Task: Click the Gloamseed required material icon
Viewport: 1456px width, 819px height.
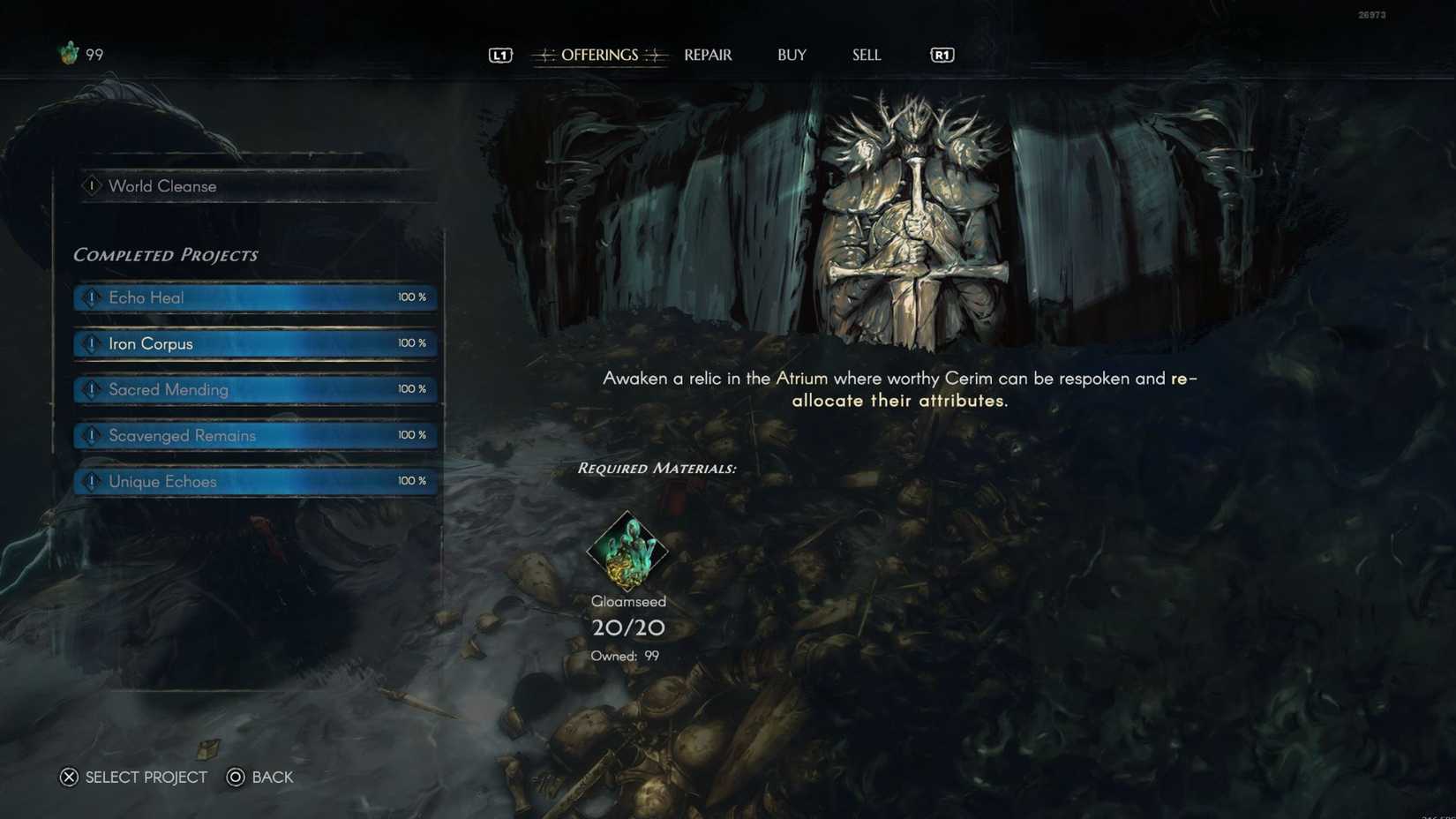Action: click(627, 551)
